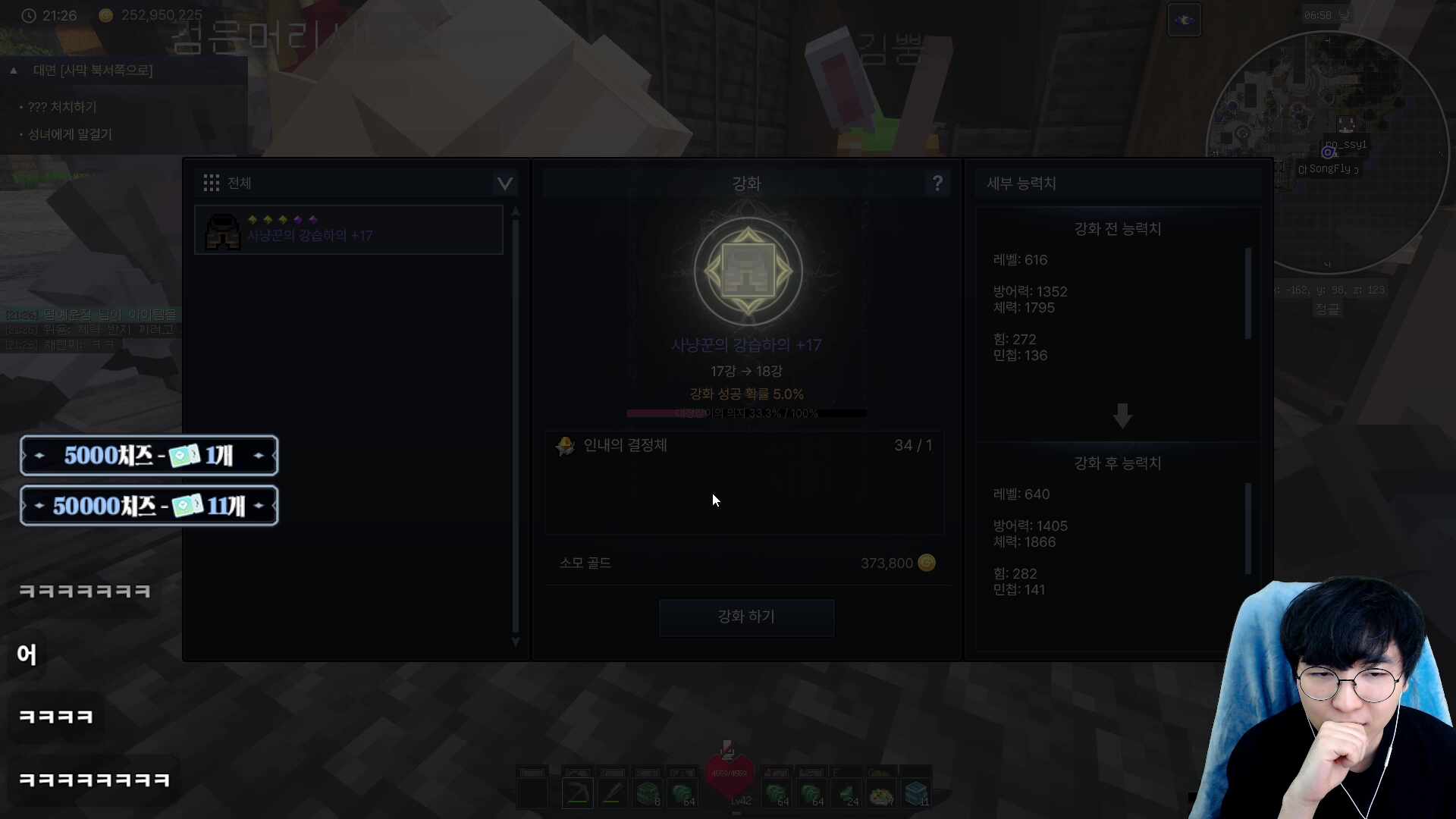Viewport: 1456px width, 819px height.
Task: Click the grid icon beside 전체
Action: [x=211, y=182]
